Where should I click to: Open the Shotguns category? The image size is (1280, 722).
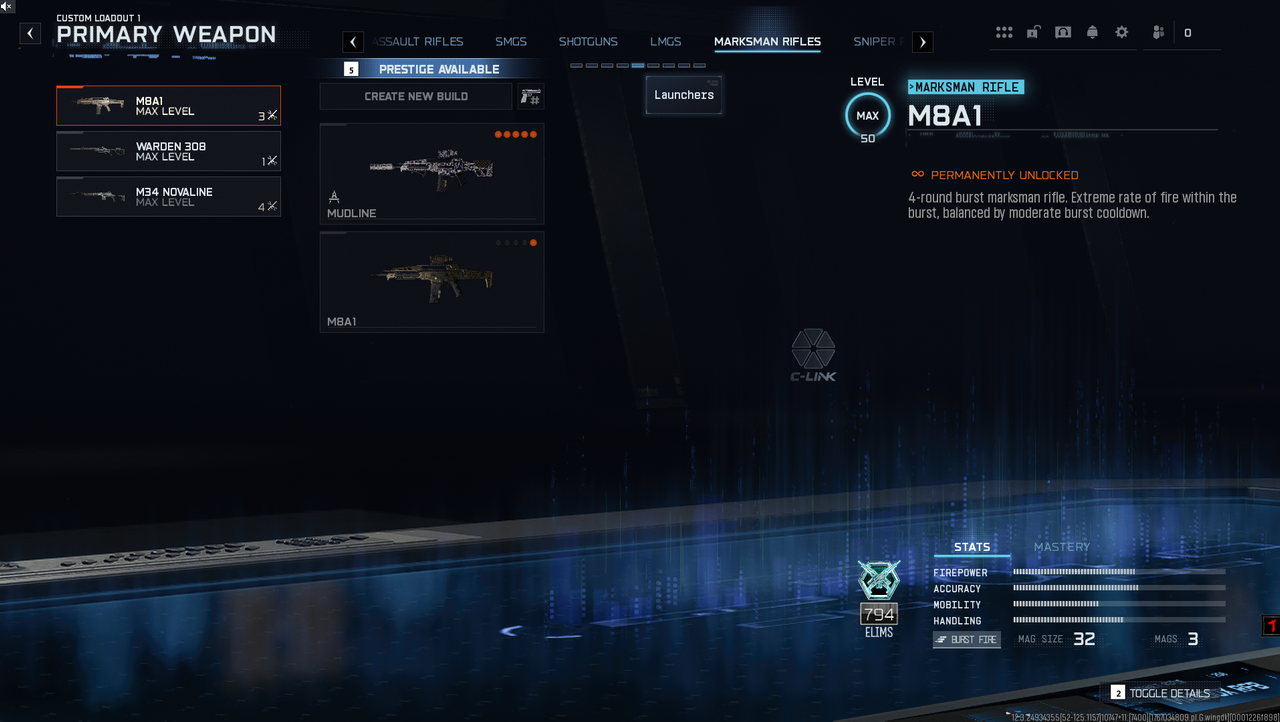coord(588,42)
